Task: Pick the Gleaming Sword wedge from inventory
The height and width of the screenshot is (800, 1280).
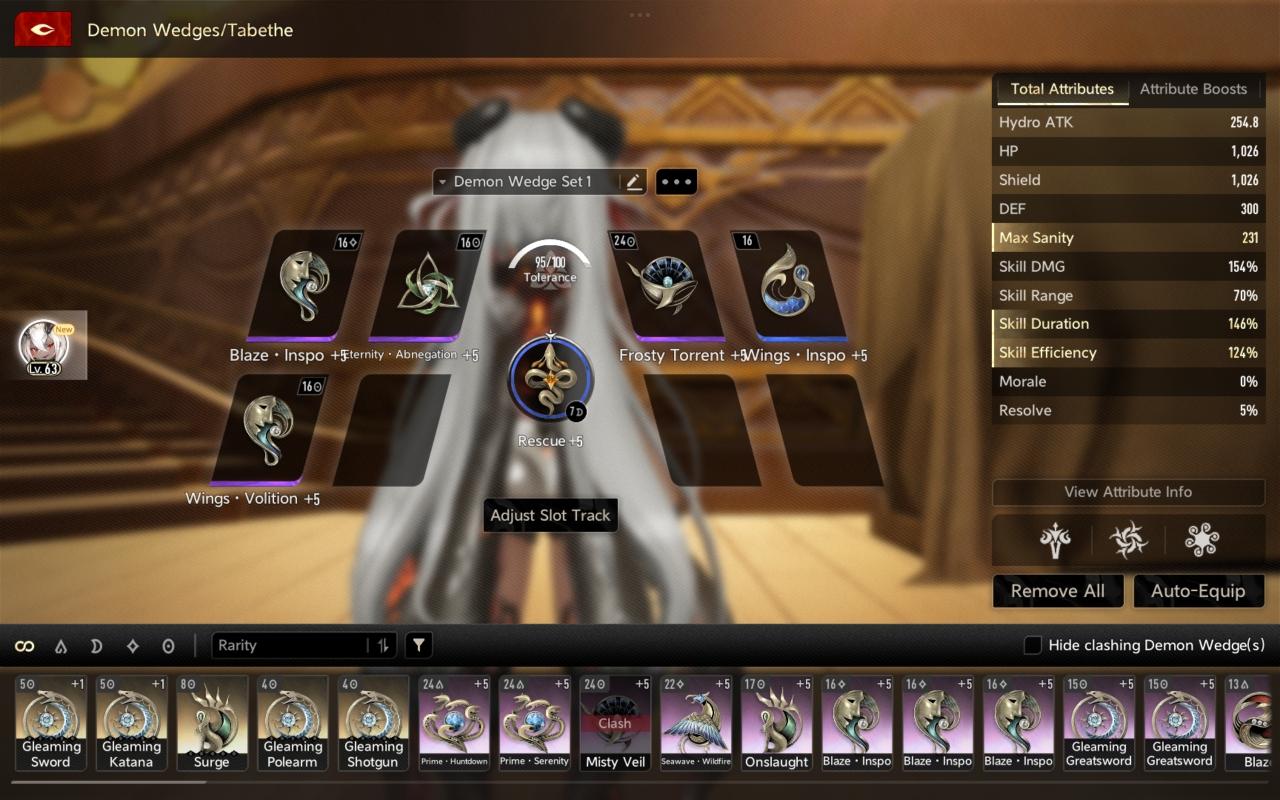Action: tap(51, 723)
